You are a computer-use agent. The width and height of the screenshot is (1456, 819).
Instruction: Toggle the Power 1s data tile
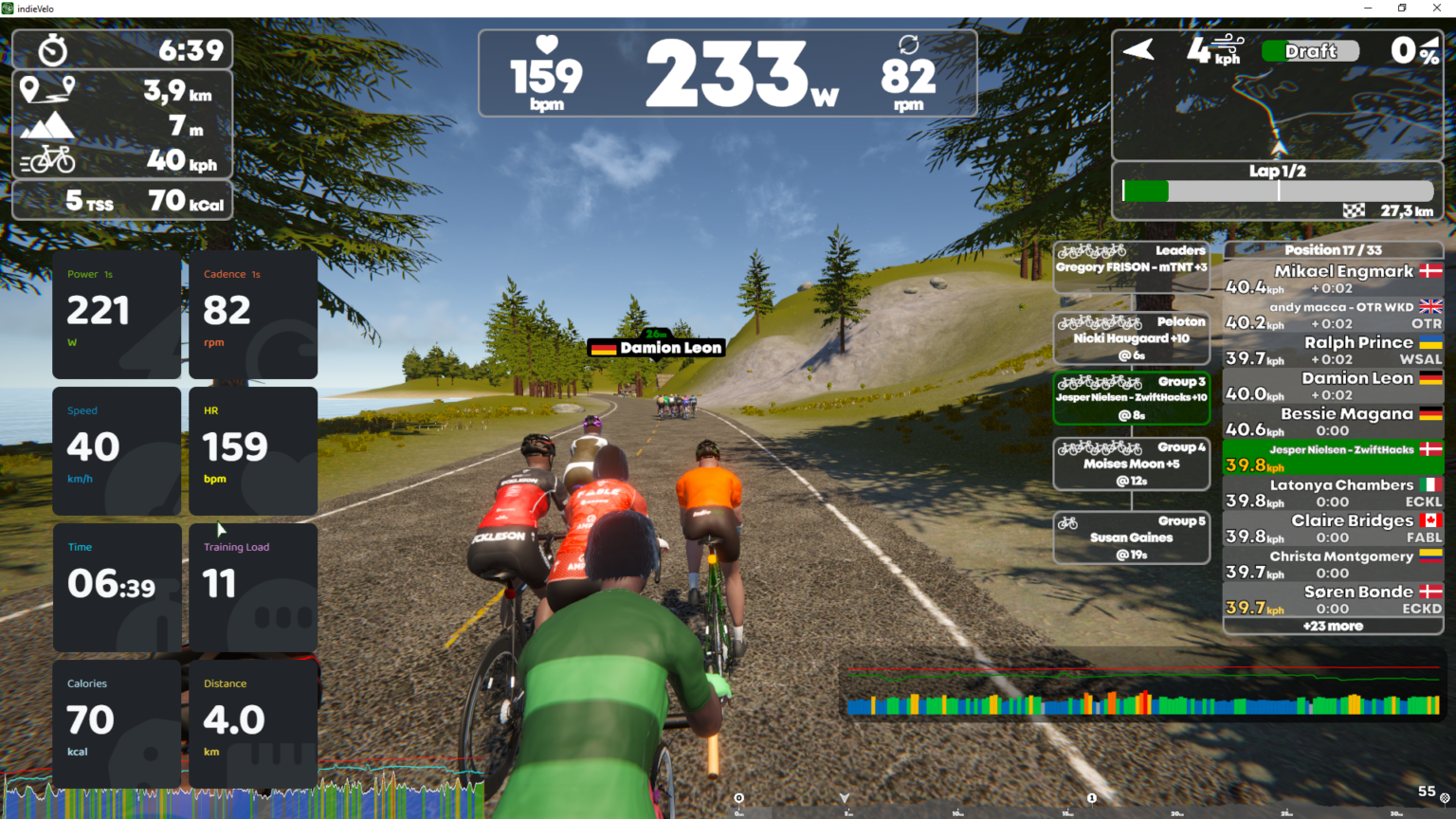pos(116,313)
